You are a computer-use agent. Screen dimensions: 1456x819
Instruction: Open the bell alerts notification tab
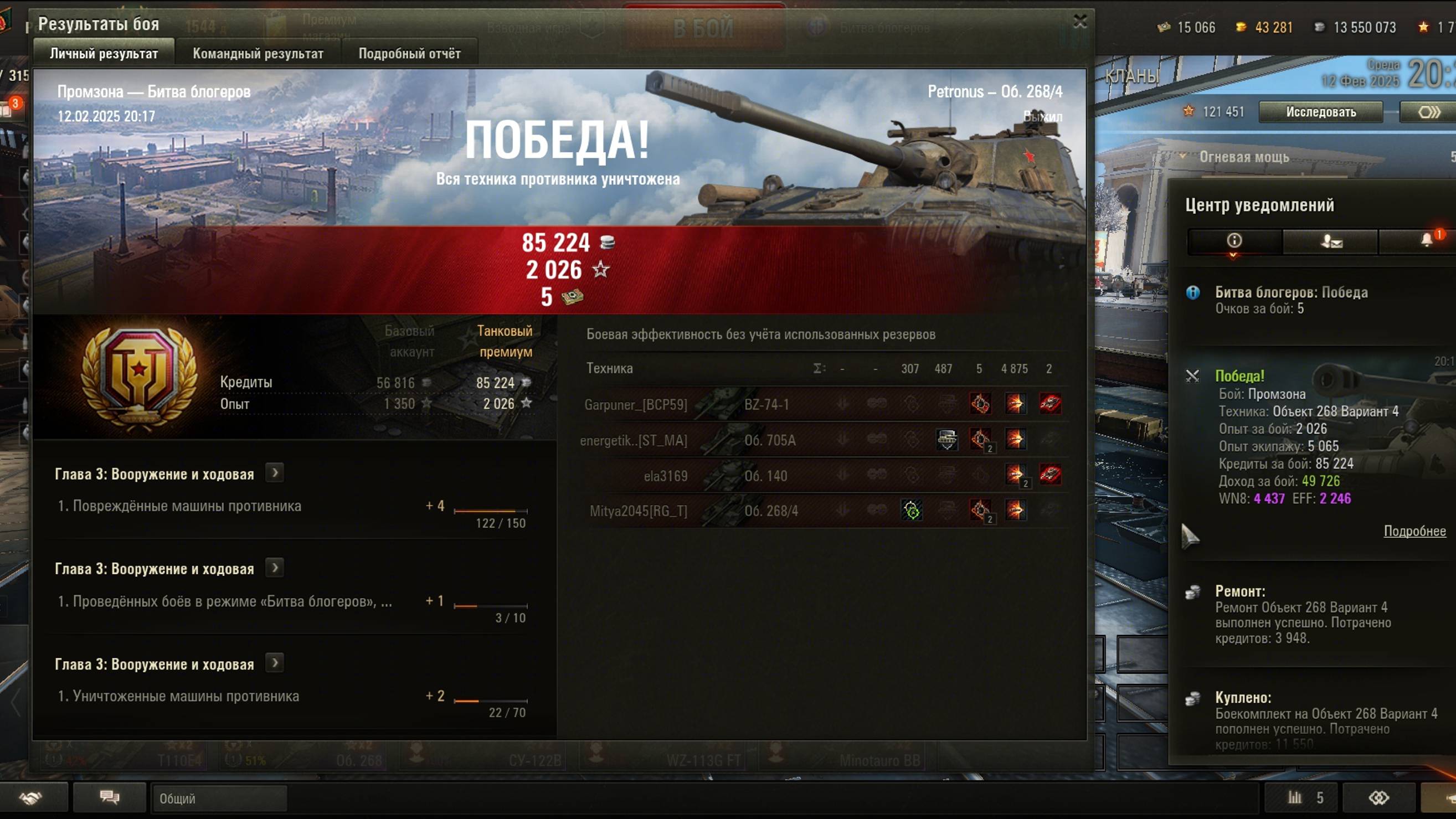[1427, 241]
